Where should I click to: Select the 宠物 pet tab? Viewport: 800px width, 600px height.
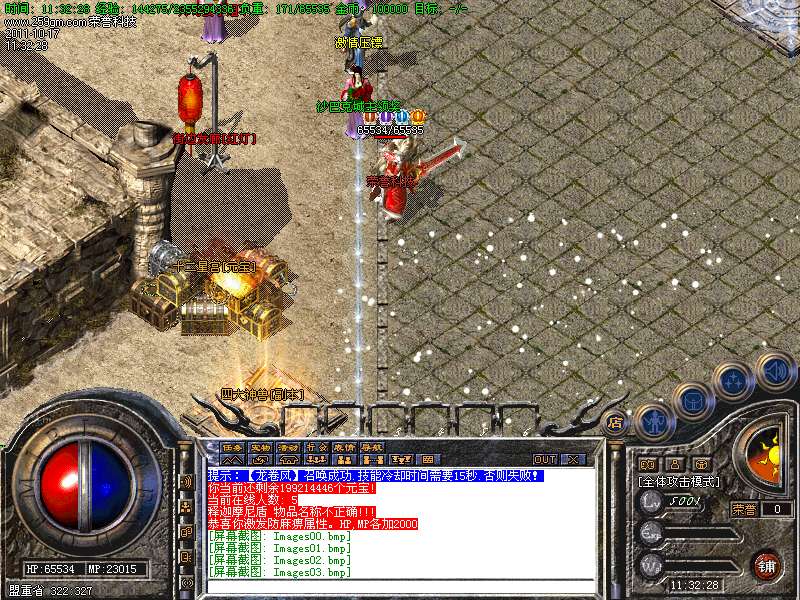point(261,446)
